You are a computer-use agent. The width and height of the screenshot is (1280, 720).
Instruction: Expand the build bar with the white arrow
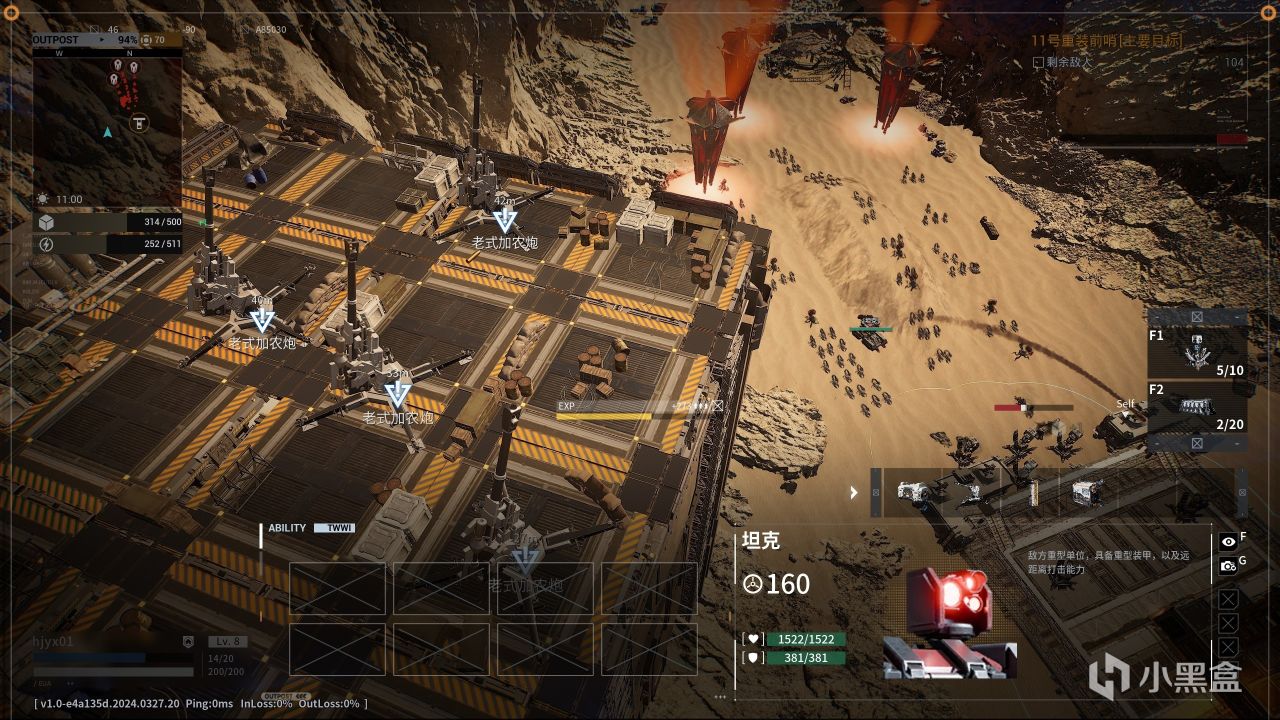coord(853,492)
